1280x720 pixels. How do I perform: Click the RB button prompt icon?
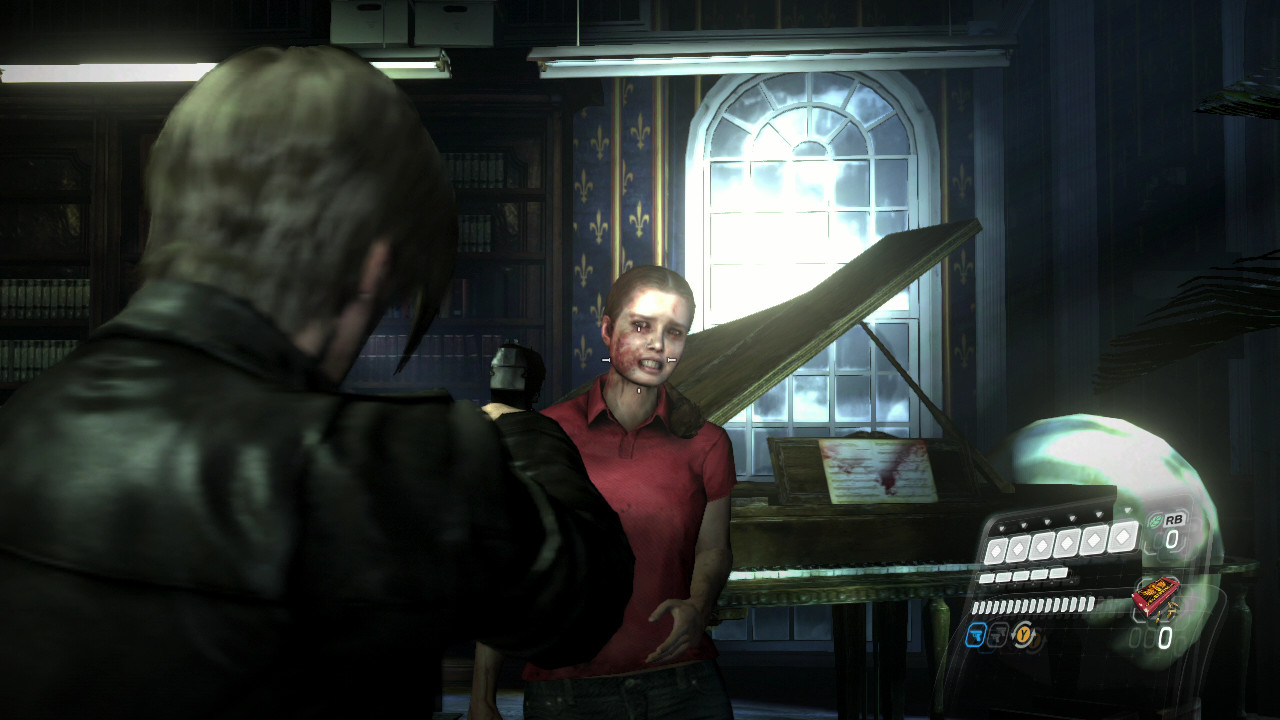1175,520
